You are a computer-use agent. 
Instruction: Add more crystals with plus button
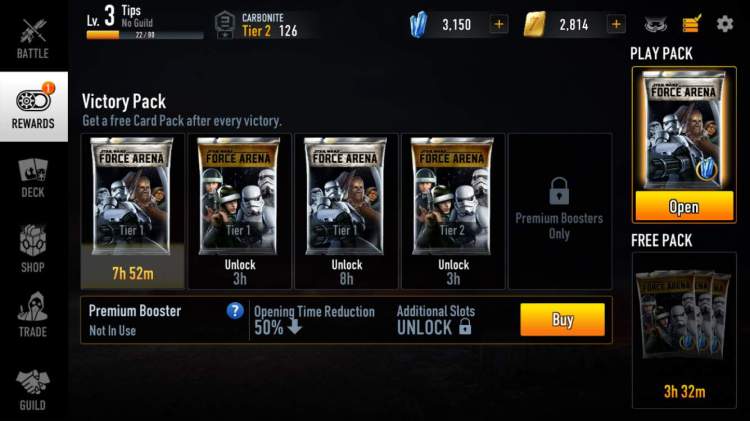pyautogui.click(x=499, y=24)
